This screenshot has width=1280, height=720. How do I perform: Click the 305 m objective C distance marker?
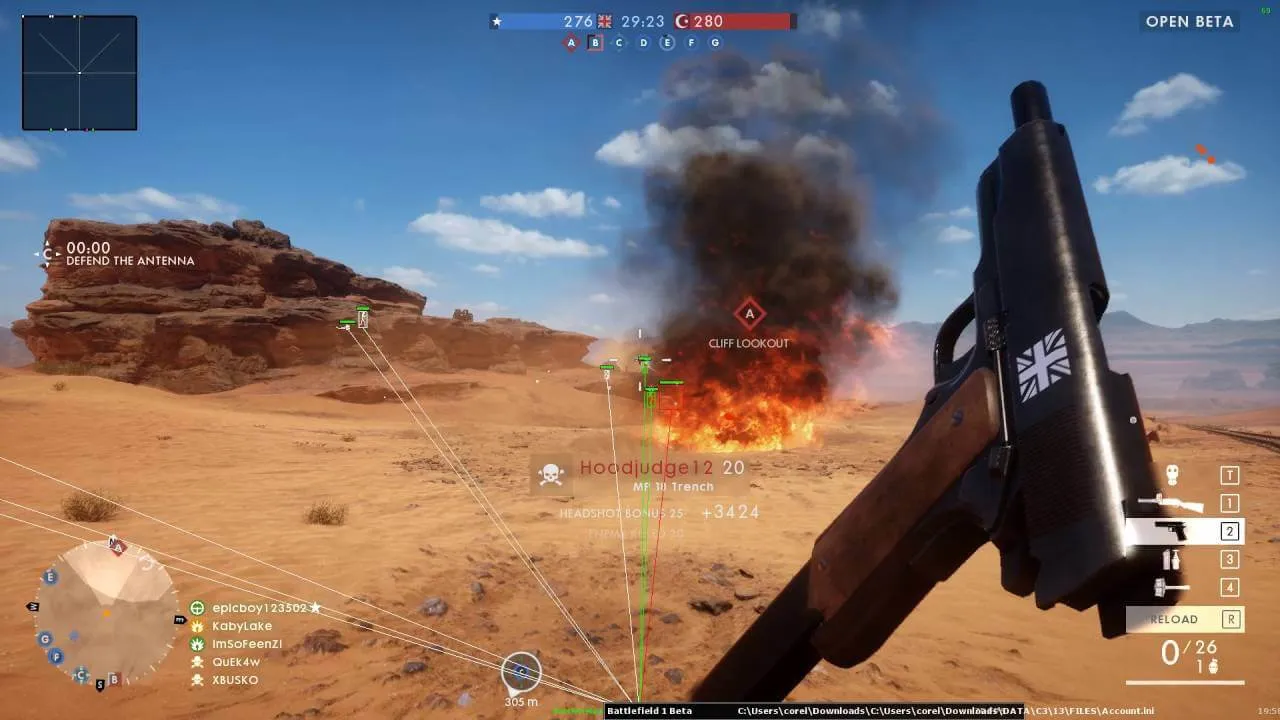(521, 673)
